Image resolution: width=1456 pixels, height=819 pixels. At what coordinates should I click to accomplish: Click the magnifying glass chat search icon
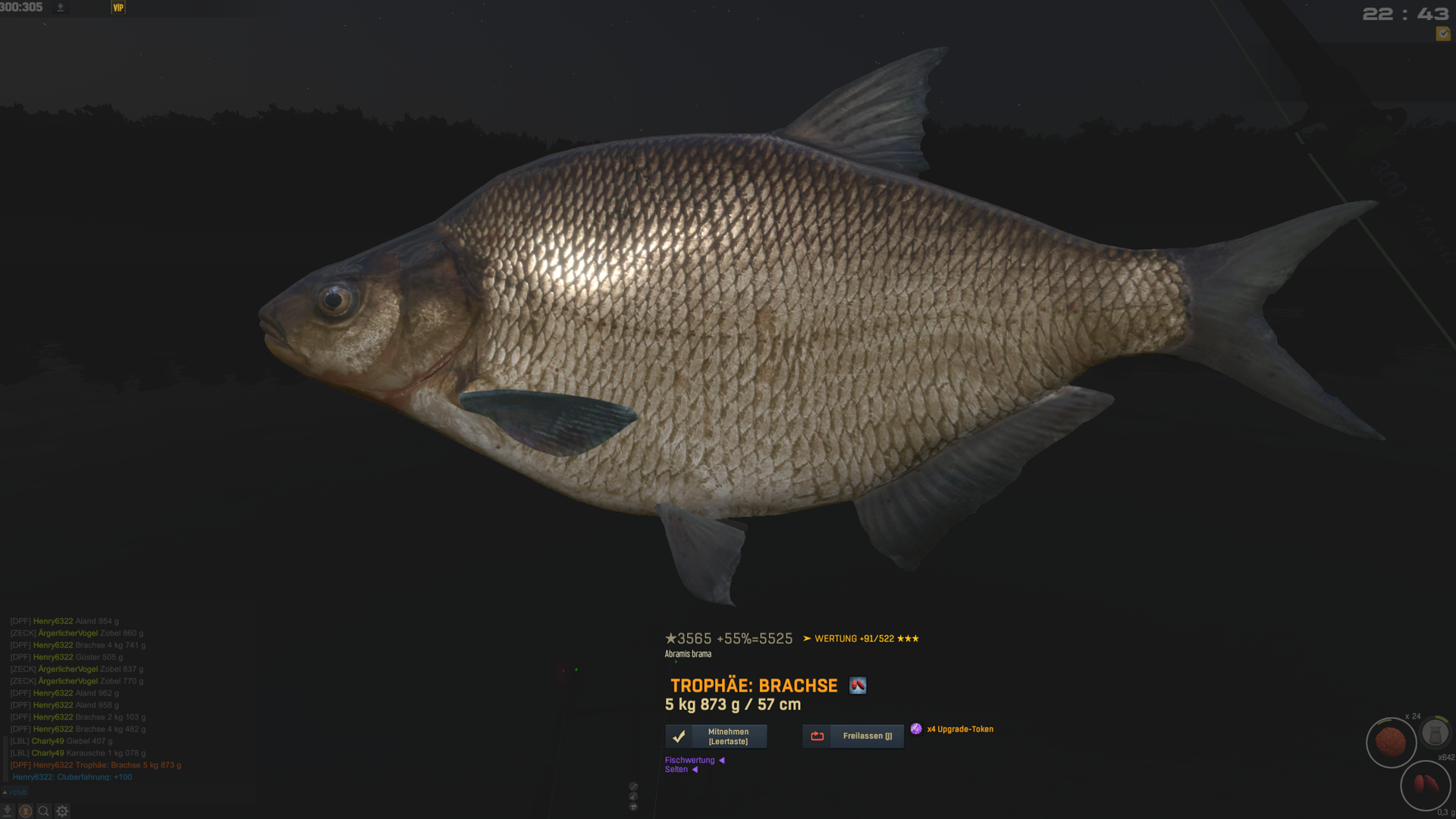[x=43, y=811]
